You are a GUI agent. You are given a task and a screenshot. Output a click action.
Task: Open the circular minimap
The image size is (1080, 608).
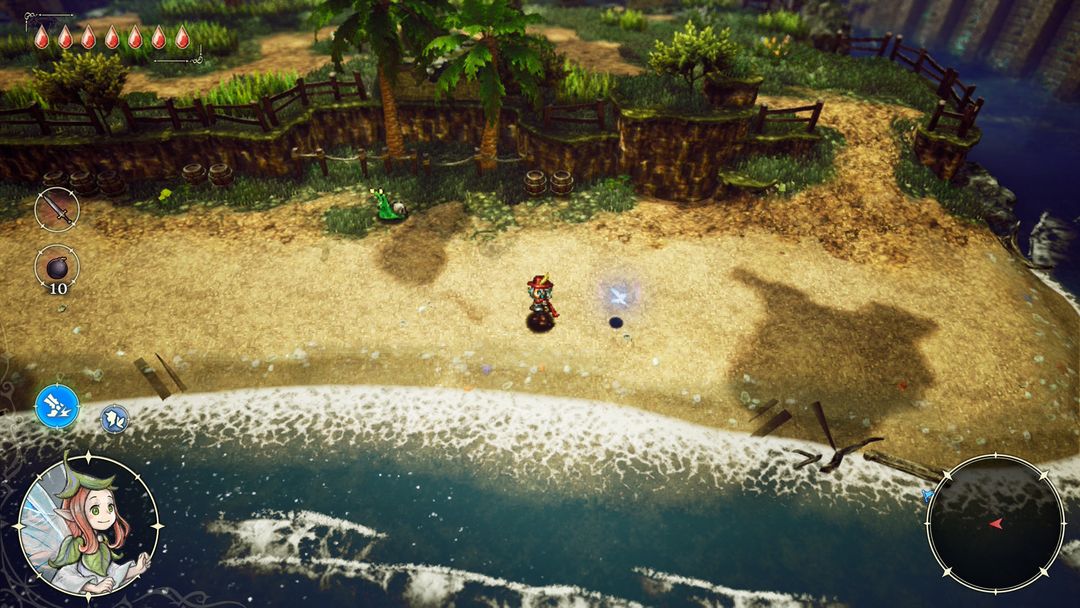click(x=995, y=523)
